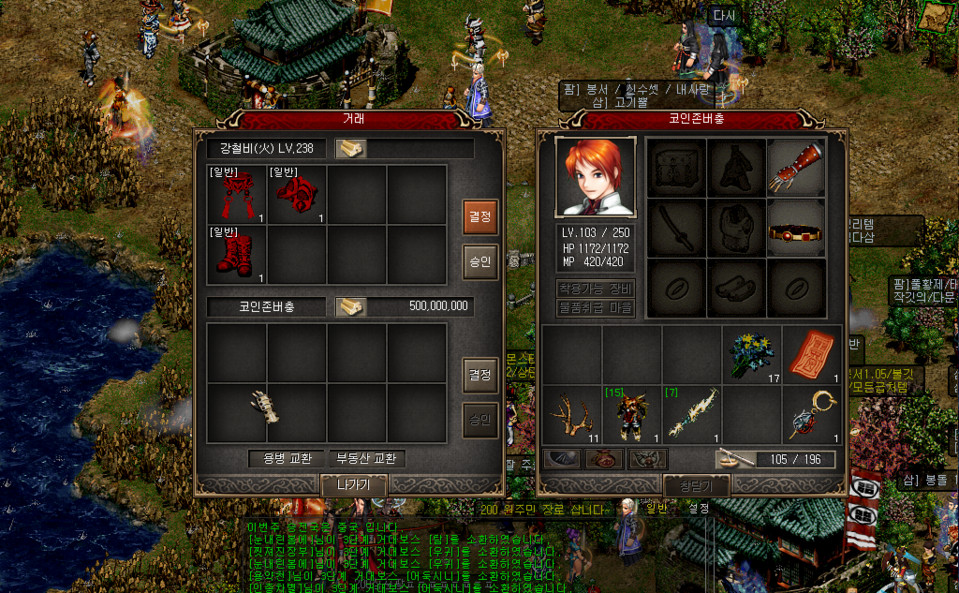Screen dimensions: 959x593
Task: Choose the 부동산 교환 option
Action: click(366, 459)
